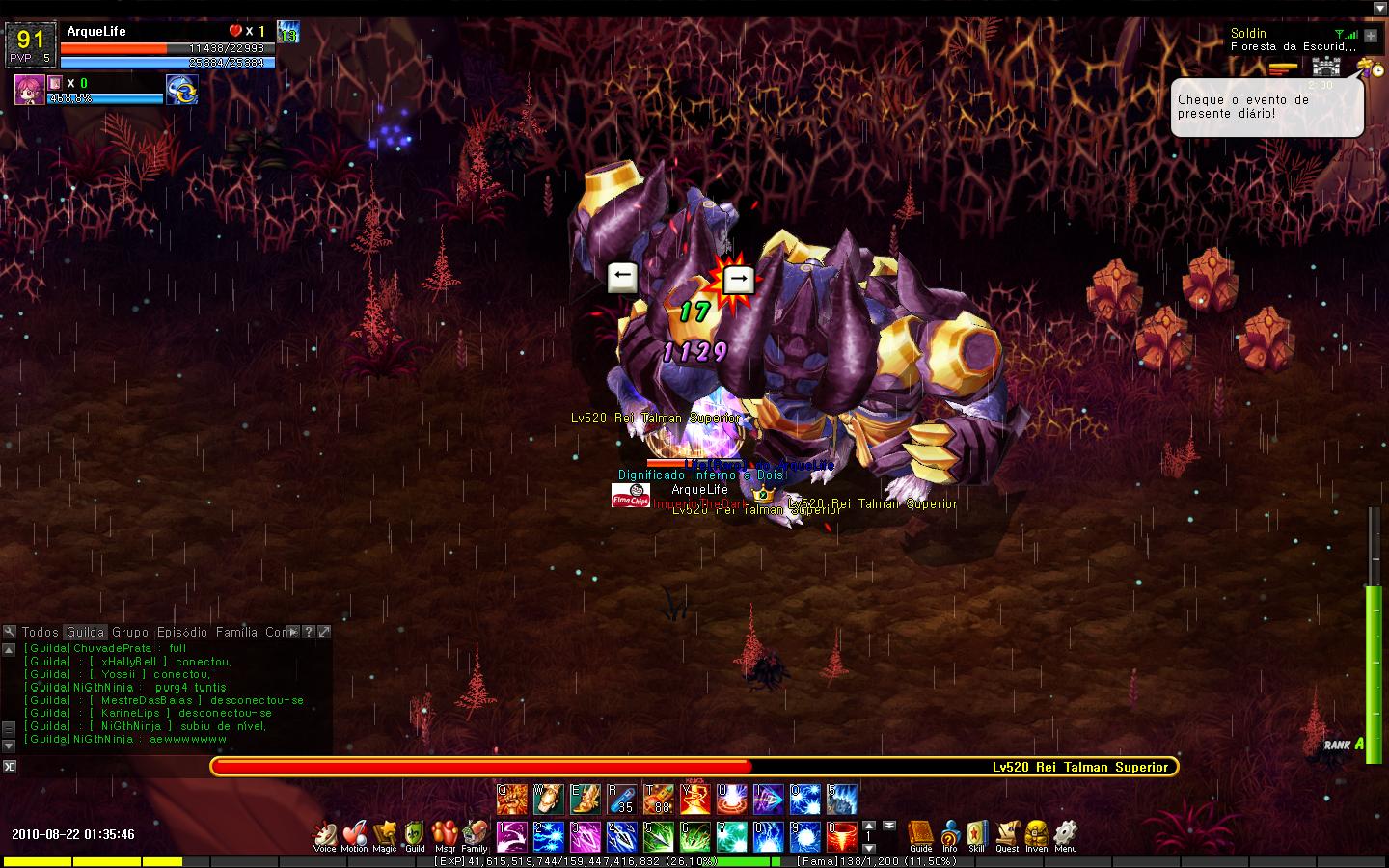Toggle the chat input bar with bottom-left icon
This screenshot has height=868, width=1389.
pyautogui.click(x=11, y=765)
